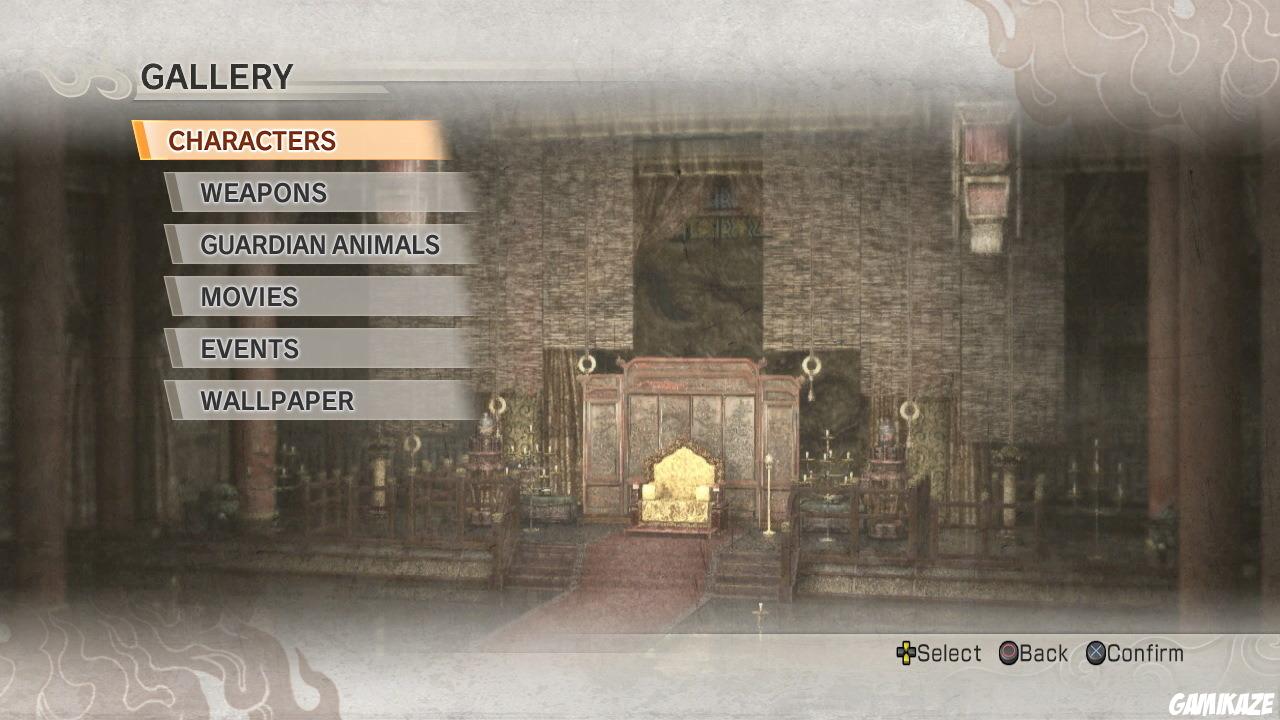Click the highlighted orange CHARACTERS bar

(285, 141)
